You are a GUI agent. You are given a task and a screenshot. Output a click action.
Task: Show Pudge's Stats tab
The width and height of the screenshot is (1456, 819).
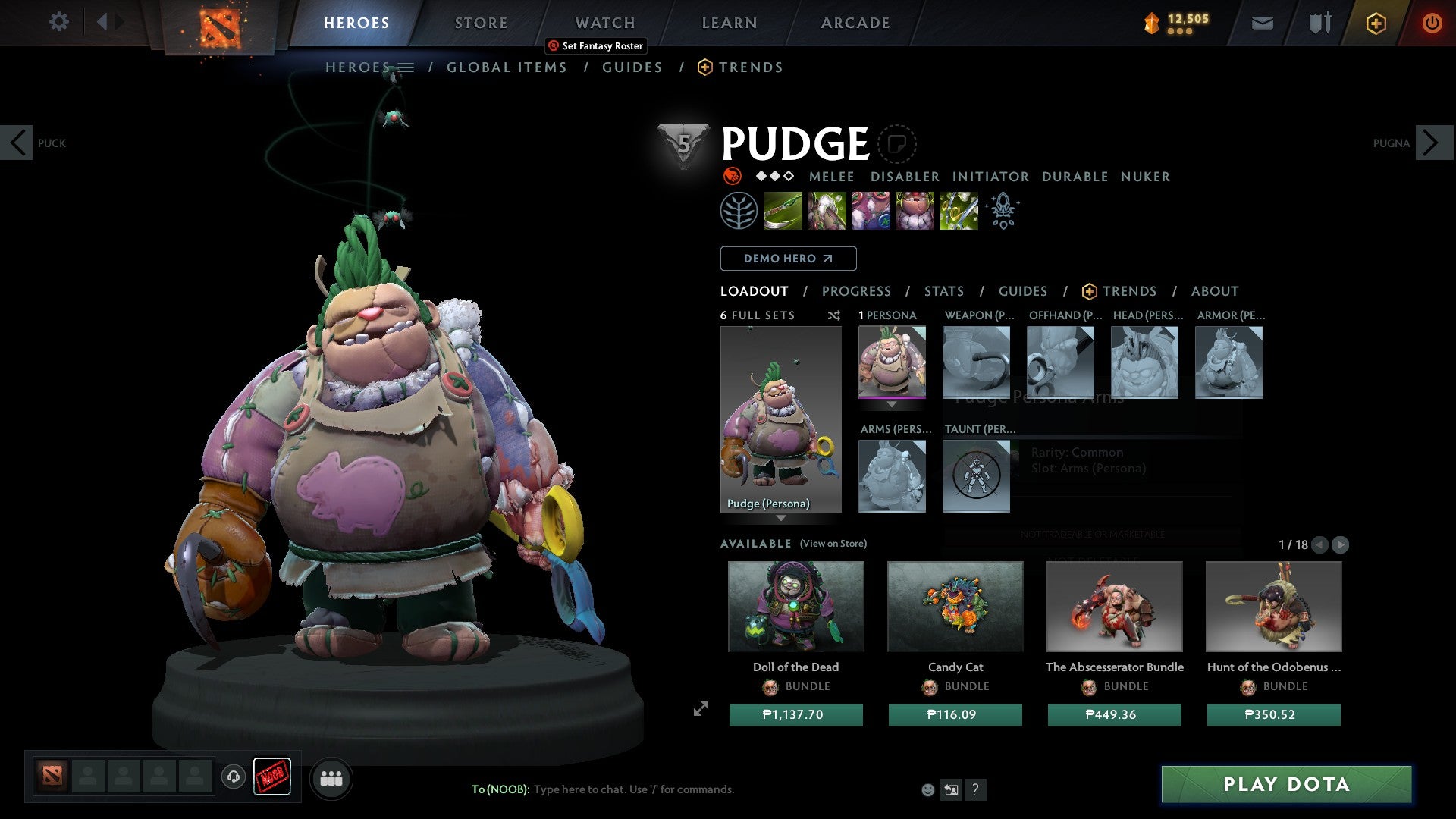[x=943, y=291]
